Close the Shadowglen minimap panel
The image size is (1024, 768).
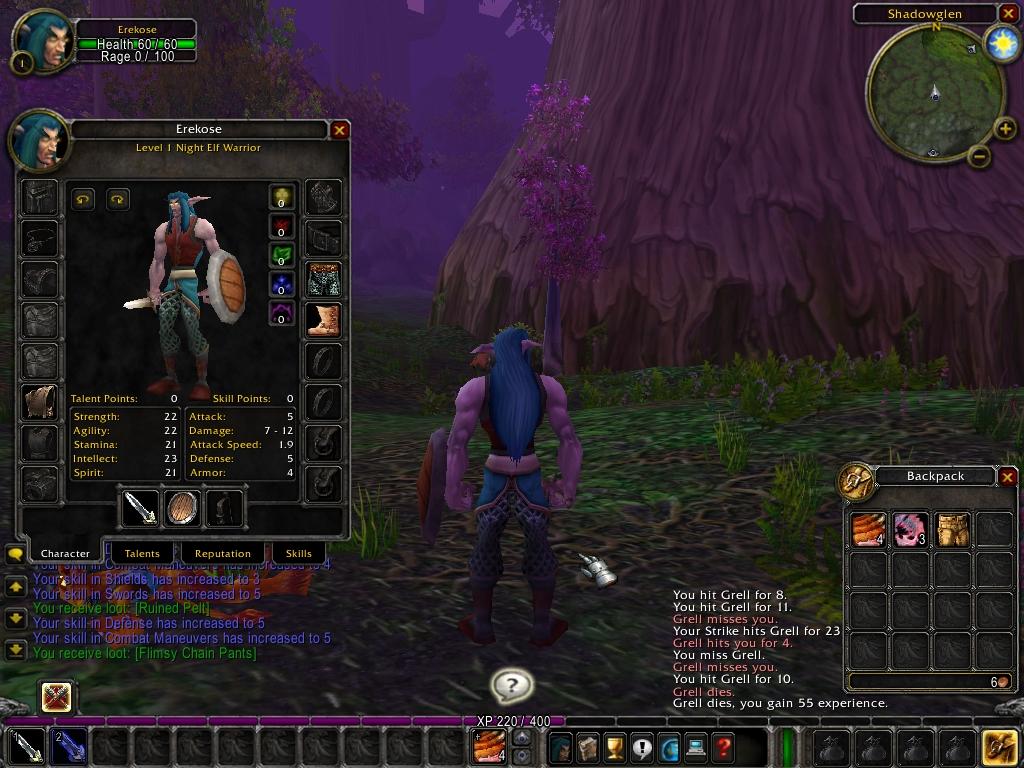(1007, 13)
